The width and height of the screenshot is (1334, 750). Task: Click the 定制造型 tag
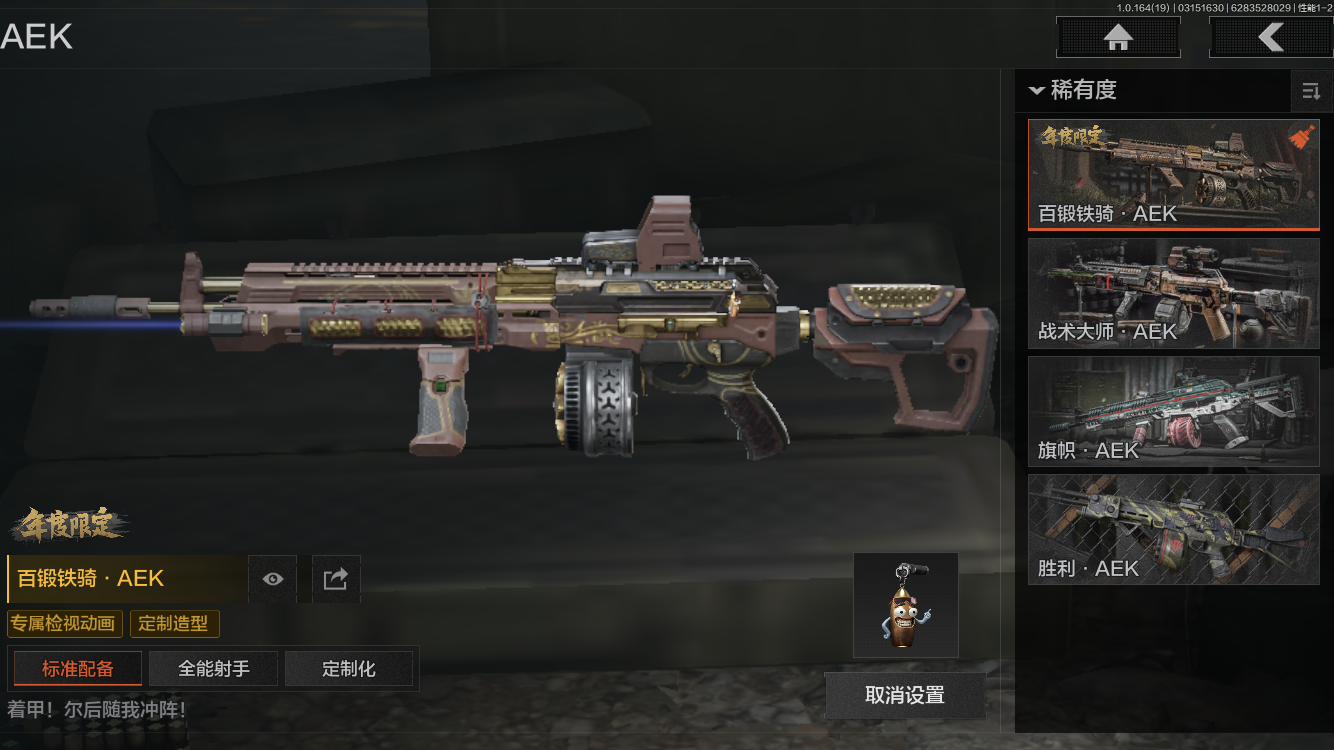[x=174, y=624]
